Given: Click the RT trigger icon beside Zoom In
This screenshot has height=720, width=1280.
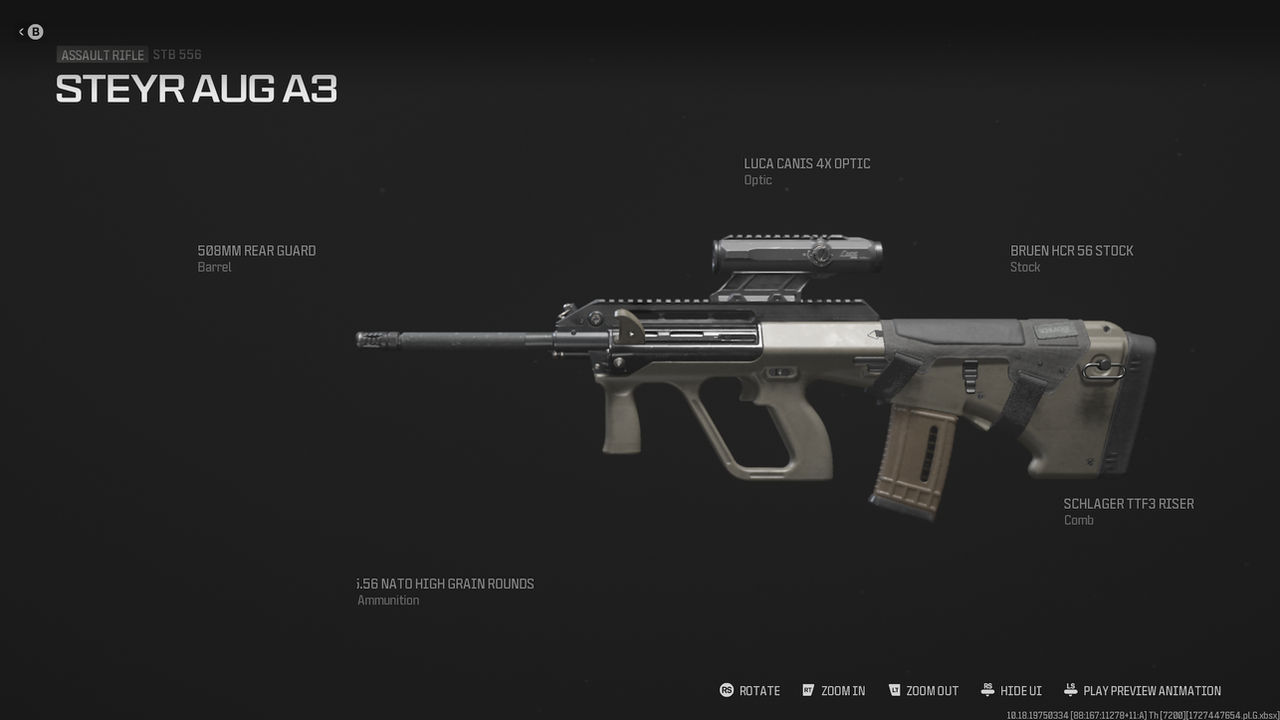Looking at the screenshot, I should click(x=807, y=690).
